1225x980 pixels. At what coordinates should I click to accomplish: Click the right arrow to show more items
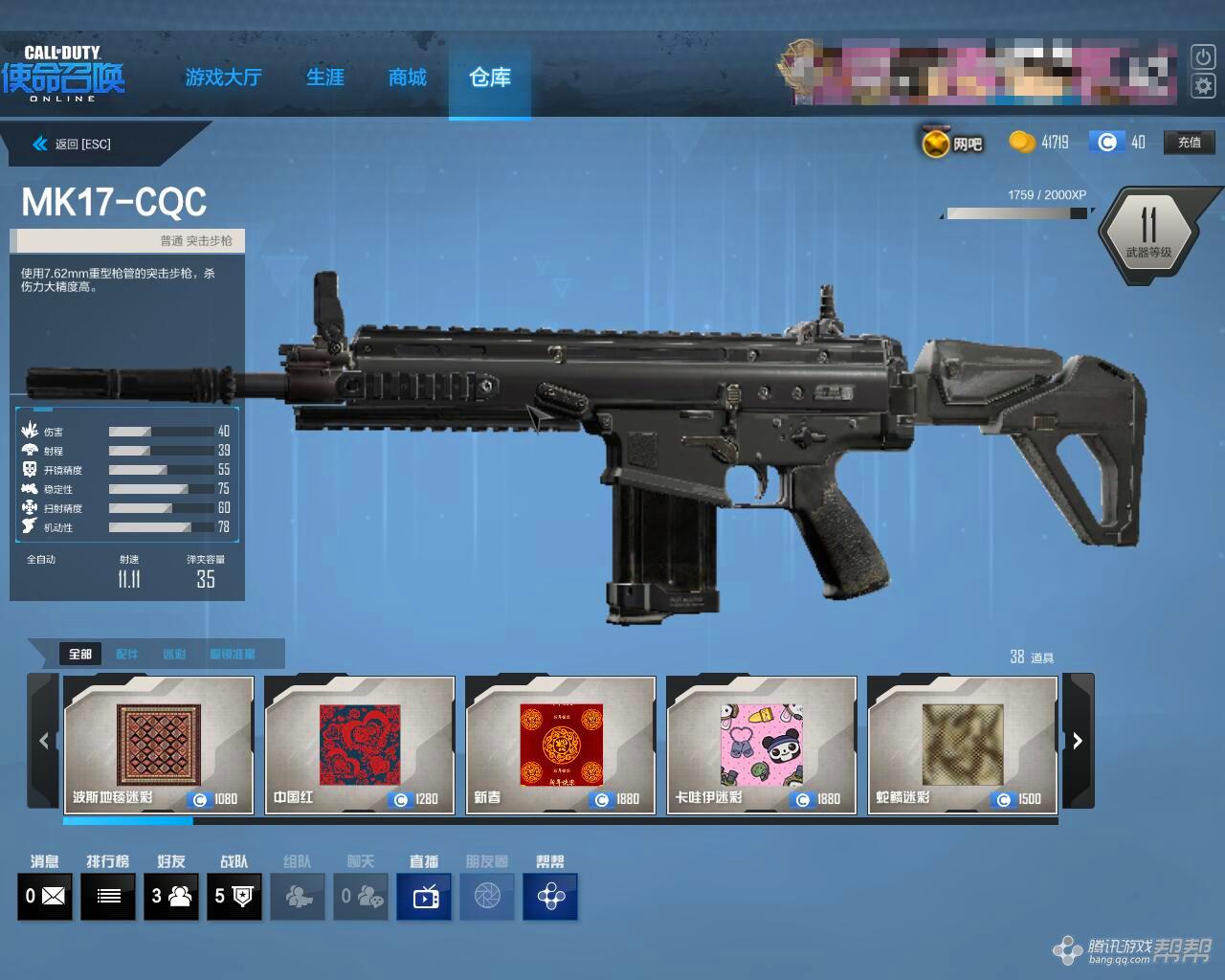pyautogui.click(x=1078, y=741)
